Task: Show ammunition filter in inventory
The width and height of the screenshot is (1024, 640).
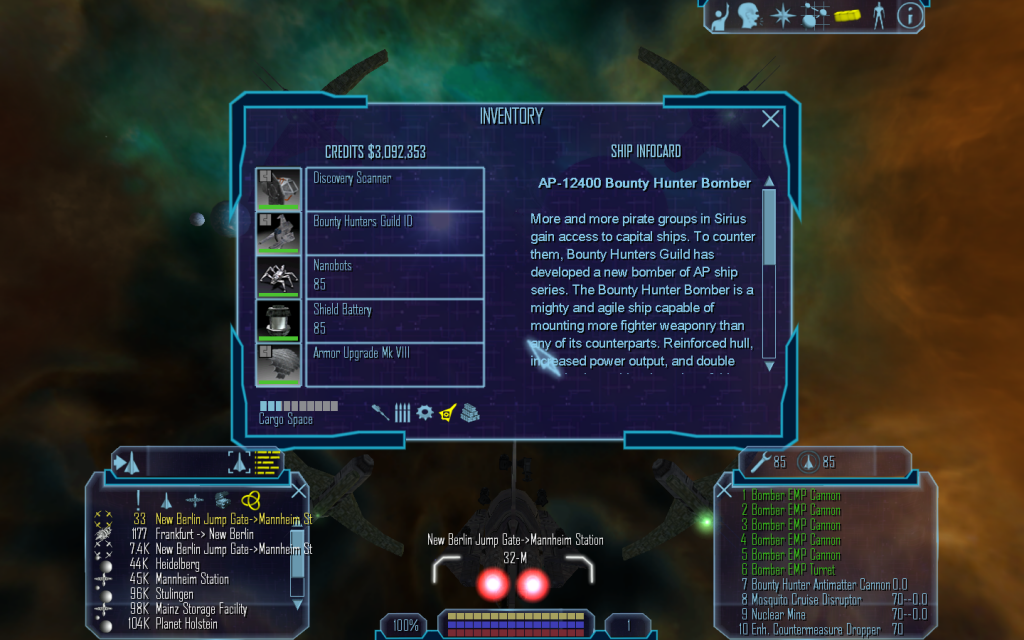Action: [x=403, y=412]
